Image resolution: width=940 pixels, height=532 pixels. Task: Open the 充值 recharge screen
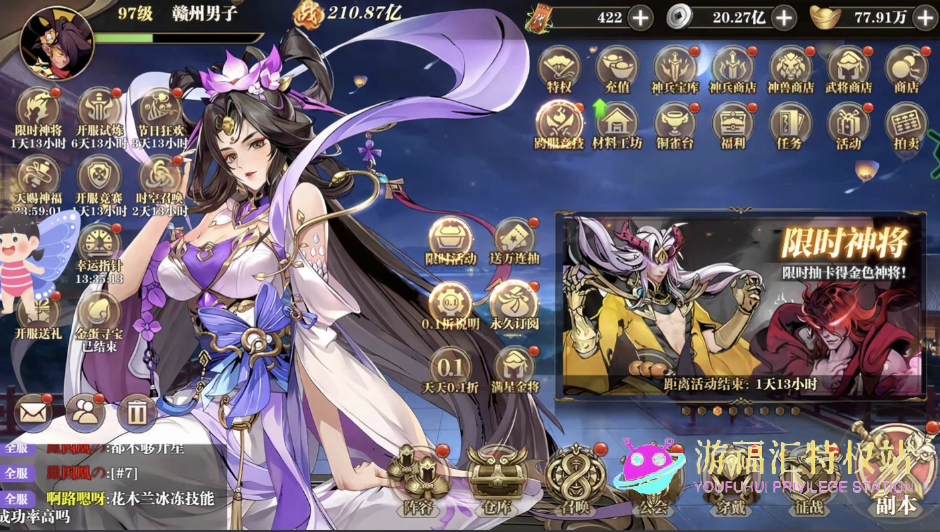pos(617,69)
